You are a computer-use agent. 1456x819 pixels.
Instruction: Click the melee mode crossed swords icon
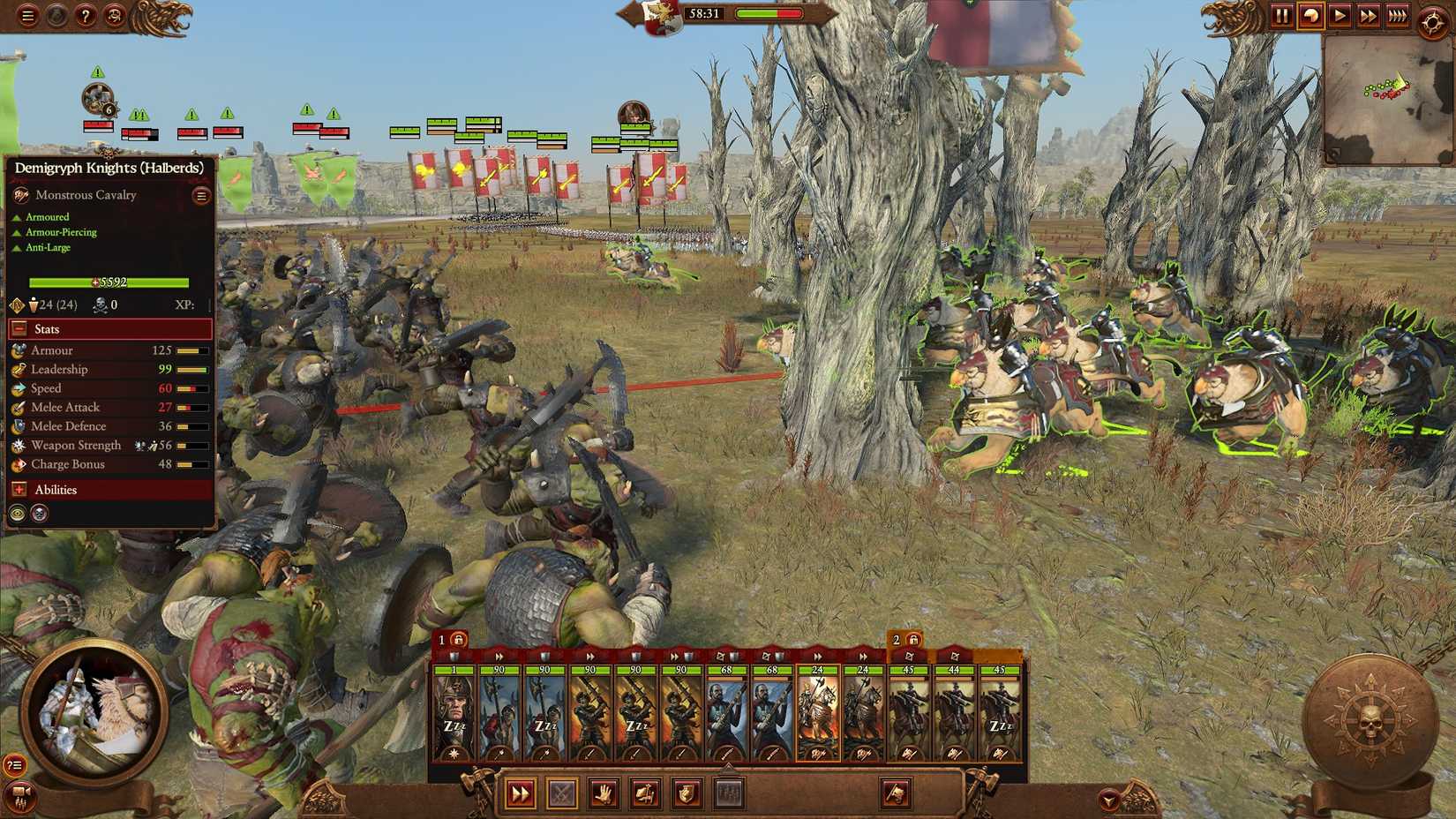(x=561, y=793)
